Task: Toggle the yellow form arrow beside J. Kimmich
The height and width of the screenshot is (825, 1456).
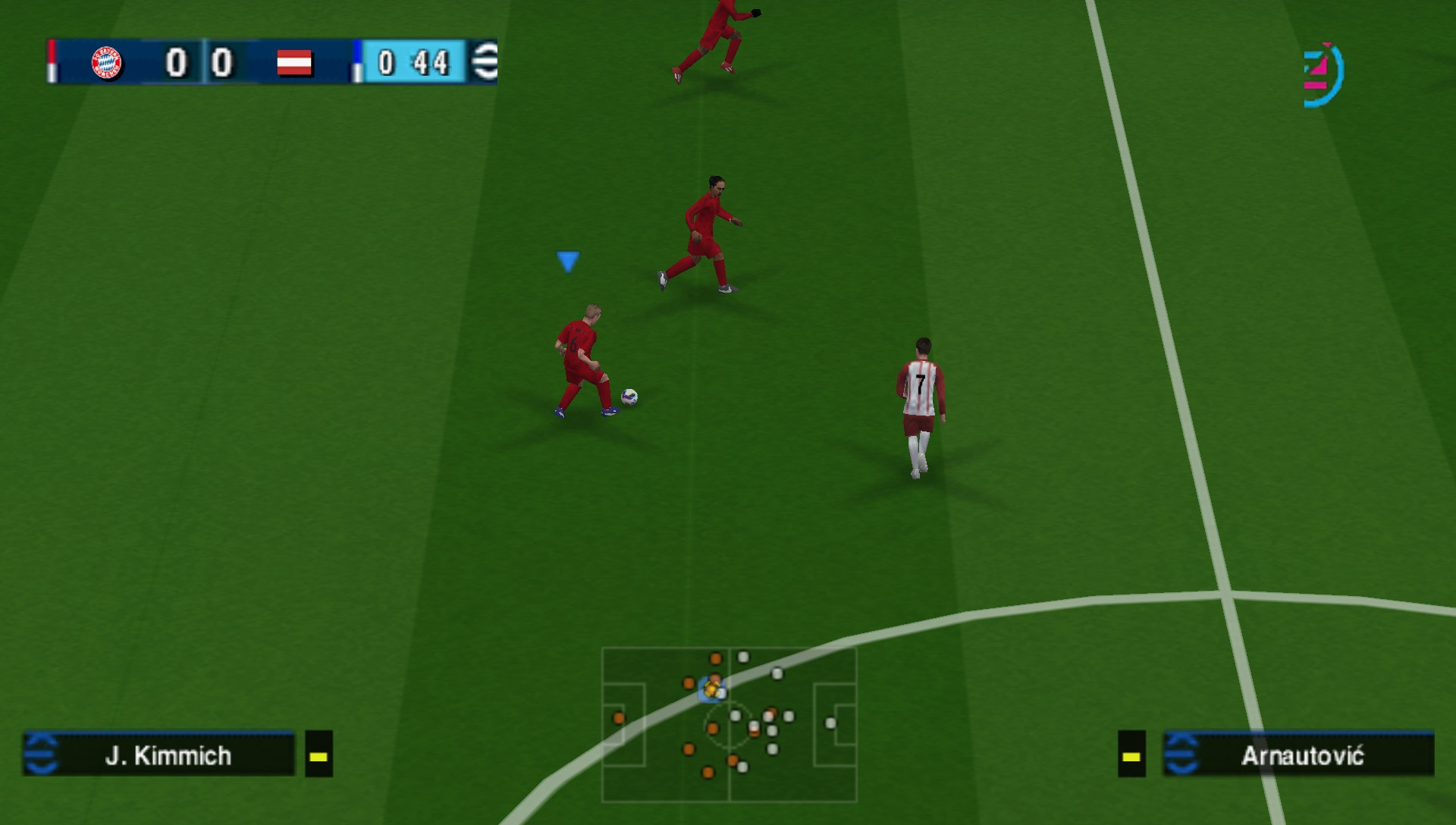Action: [318, 755]
